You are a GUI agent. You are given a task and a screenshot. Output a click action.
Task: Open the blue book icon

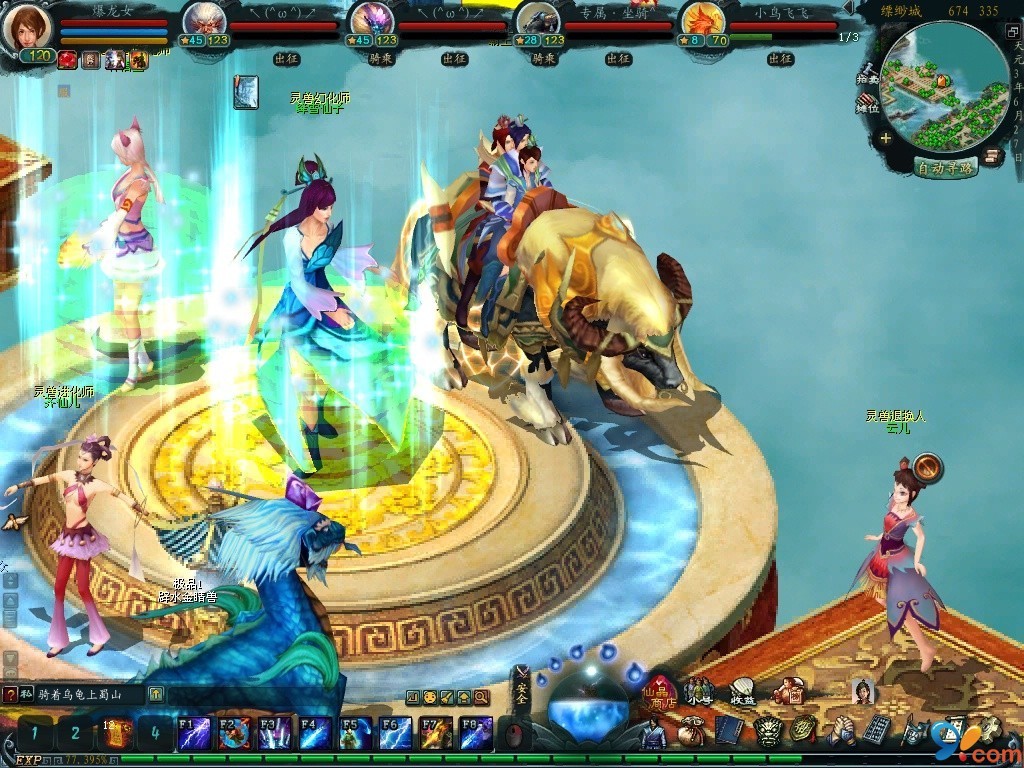click(x=728, y=730)
